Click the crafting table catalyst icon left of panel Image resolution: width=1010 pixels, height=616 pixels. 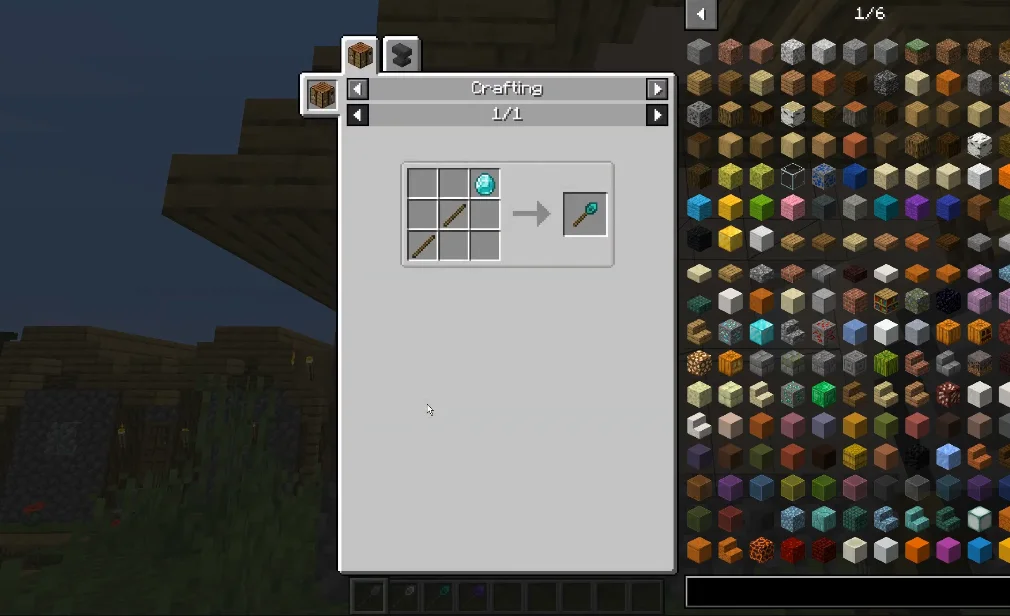pos(321,95)
